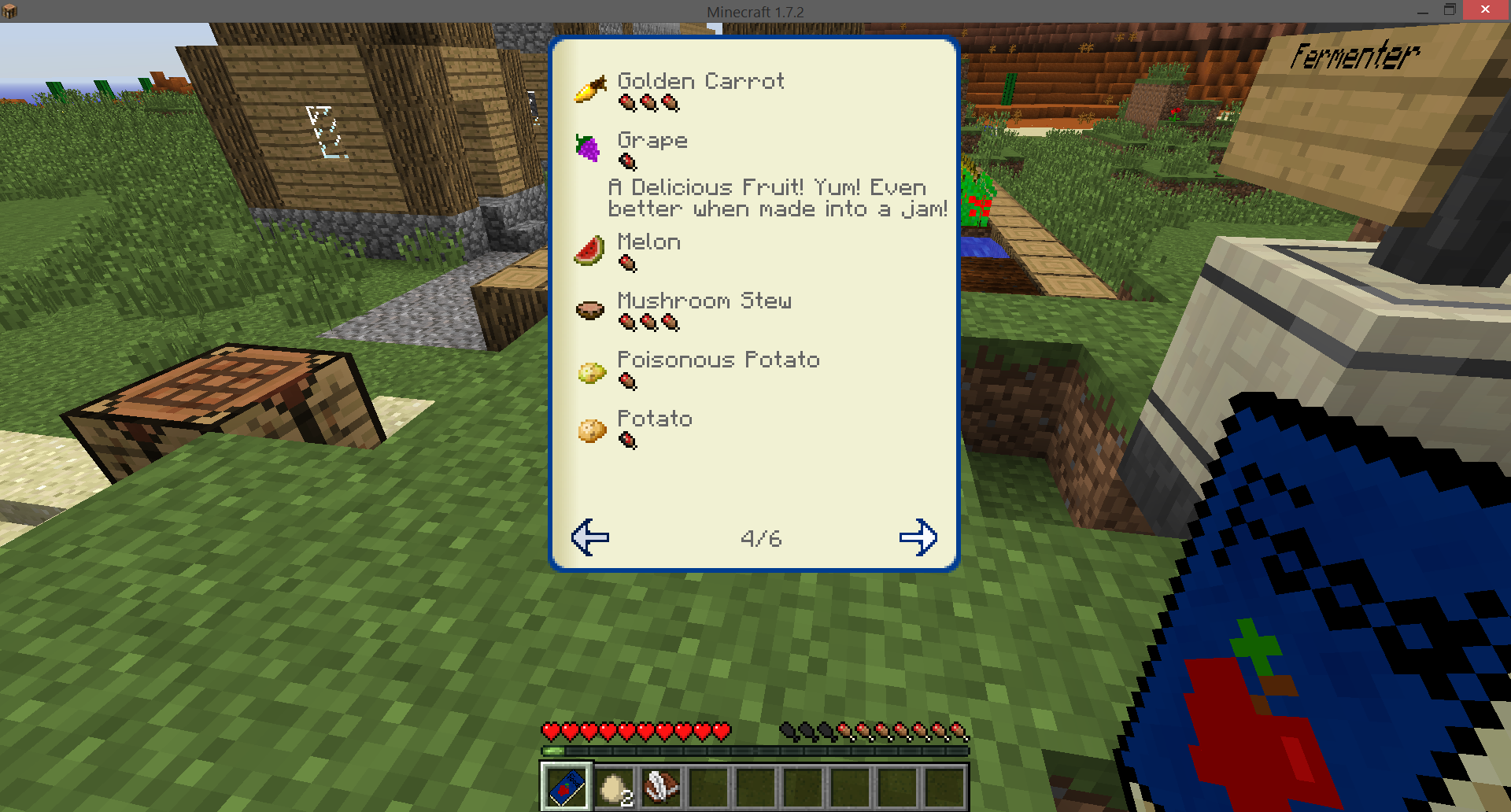Go to the next book page
Image resolution: width=1511 pixels, height=812 pixels.
[x=918, y=537]
